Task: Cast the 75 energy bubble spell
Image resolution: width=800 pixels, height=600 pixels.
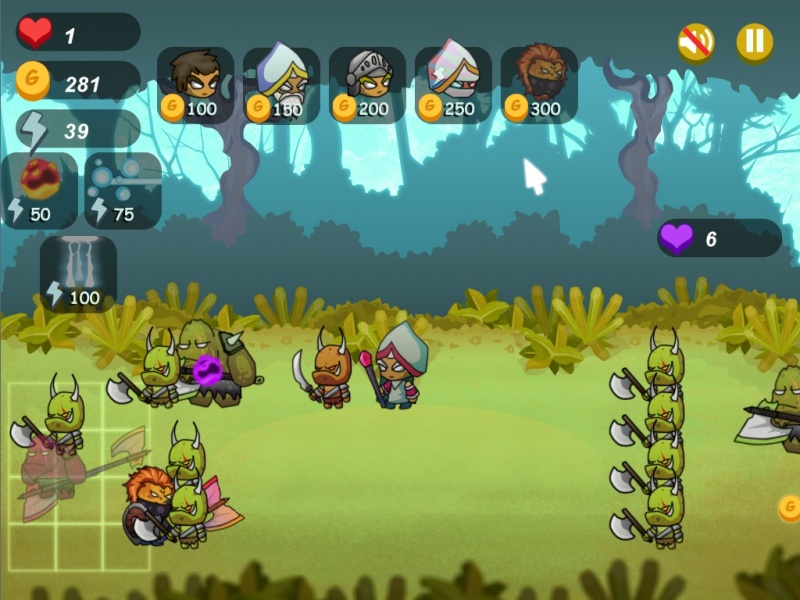Action: (x=123, y=190)
